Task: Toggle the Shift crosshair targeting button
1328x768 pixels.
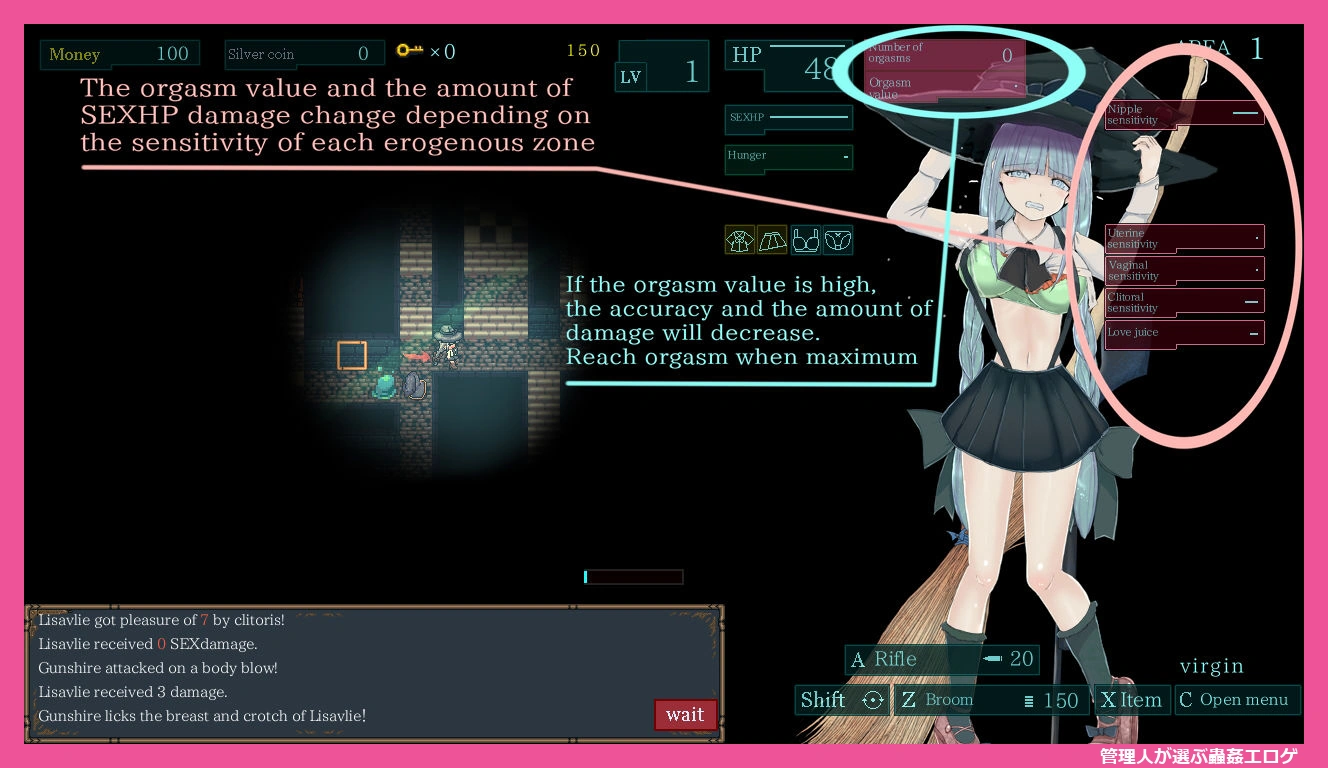Action: click(842, 700)
